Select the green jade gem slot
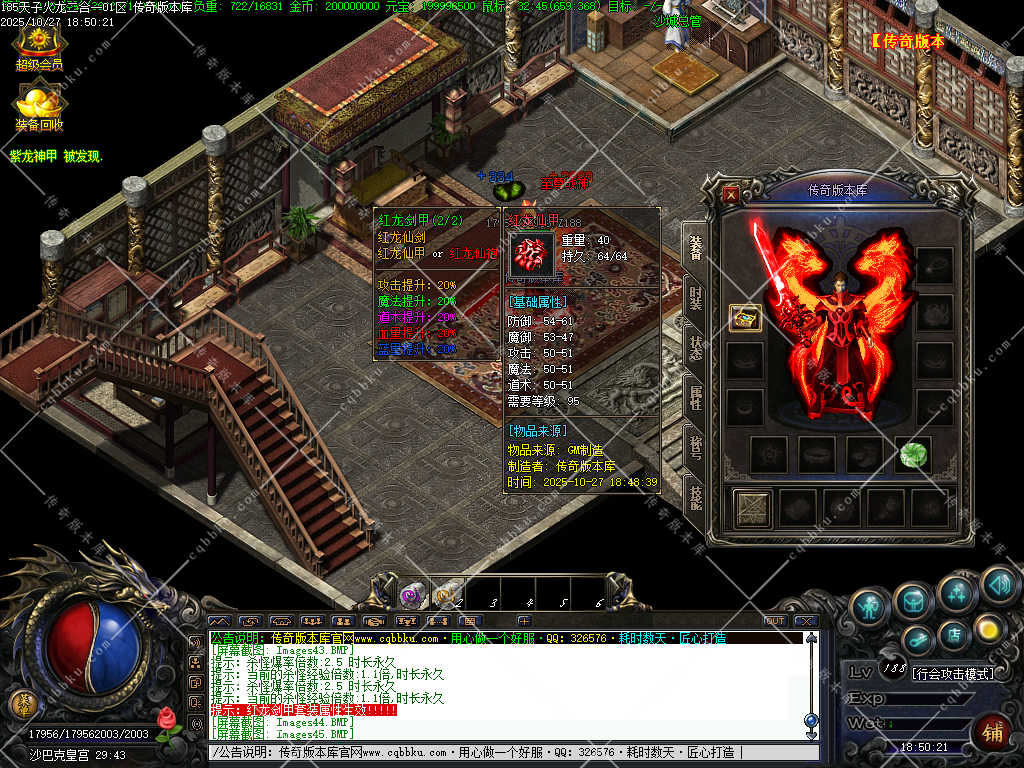 click(x=911, y=454)
